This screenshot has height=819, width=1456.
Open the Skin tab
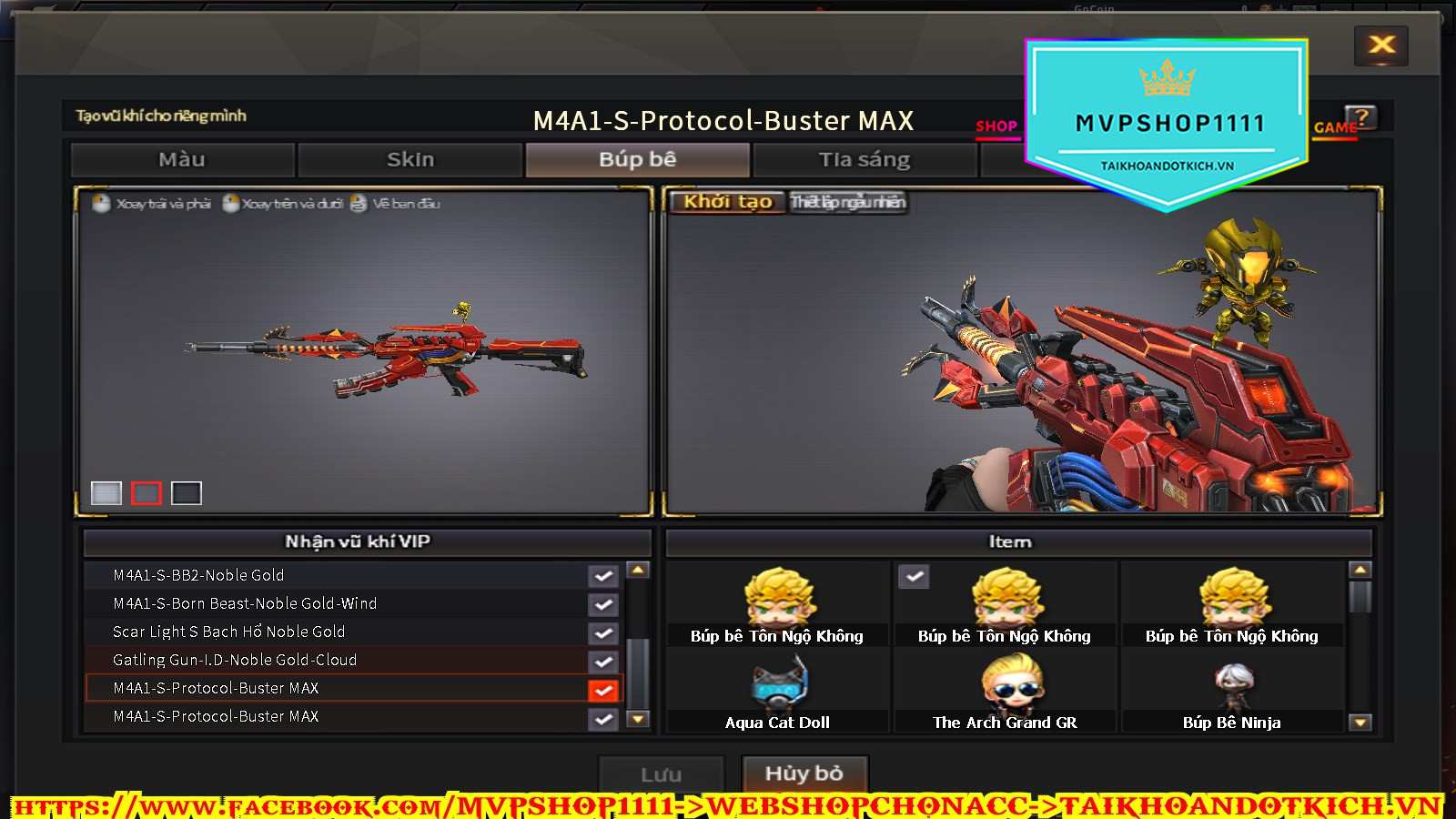[x=410, y=160]
